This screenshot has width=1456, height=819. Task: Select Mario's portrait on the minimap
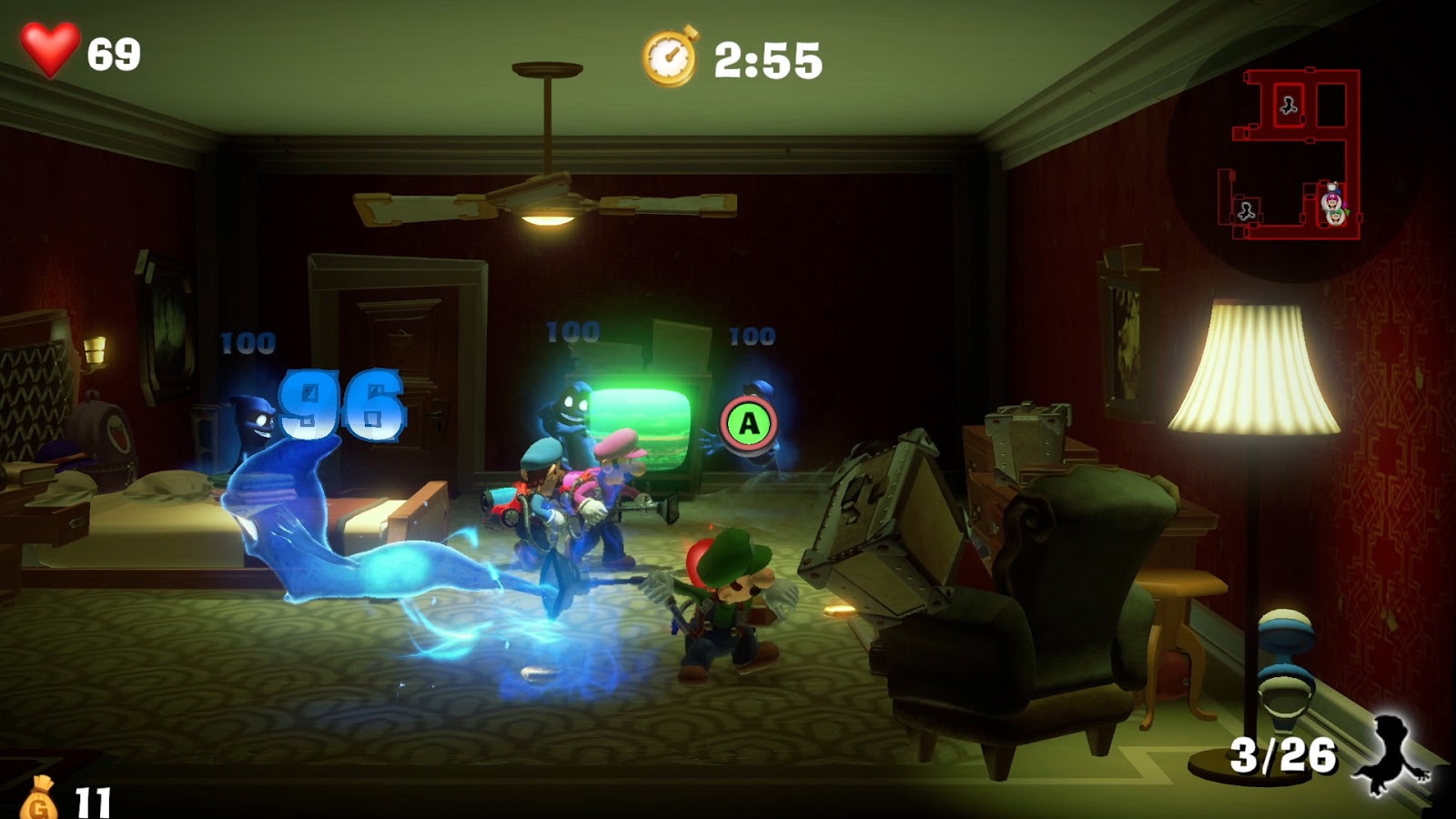coord(1333,201)
